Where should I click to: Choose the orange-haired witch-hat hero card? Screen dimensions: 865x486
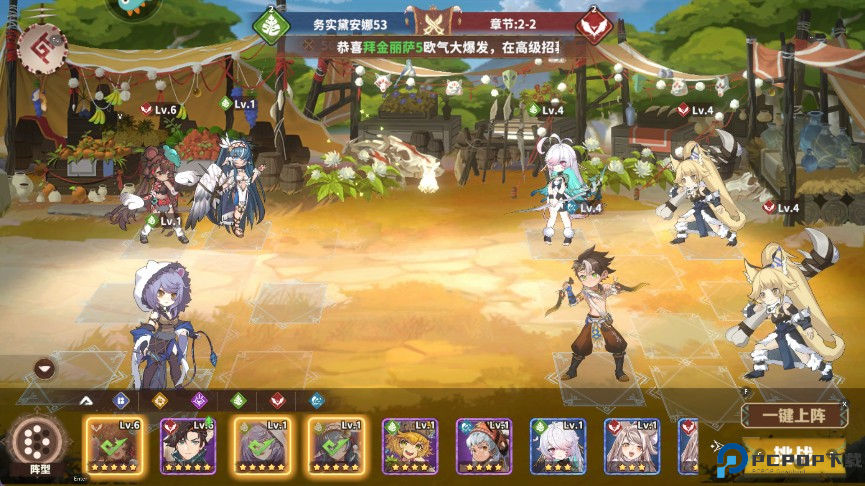pyautogui.click(x=410, y=445)
